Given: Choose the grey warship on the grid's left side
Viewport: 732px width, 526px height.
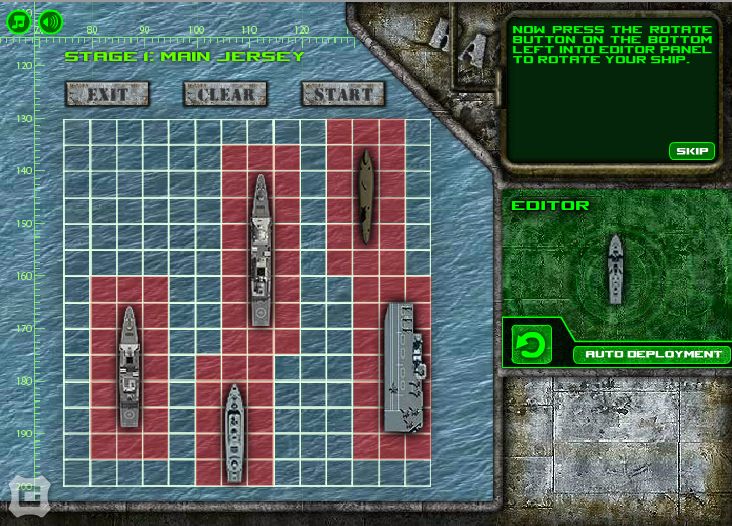Looking at the screenshot, I should pos(129,367).
